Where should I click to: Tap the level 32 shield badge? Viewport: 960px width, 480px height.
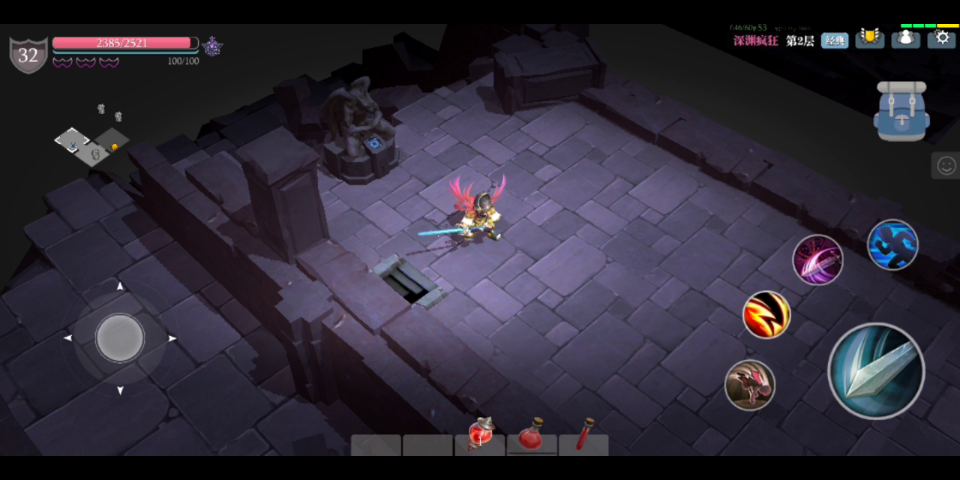coord(28,55)
